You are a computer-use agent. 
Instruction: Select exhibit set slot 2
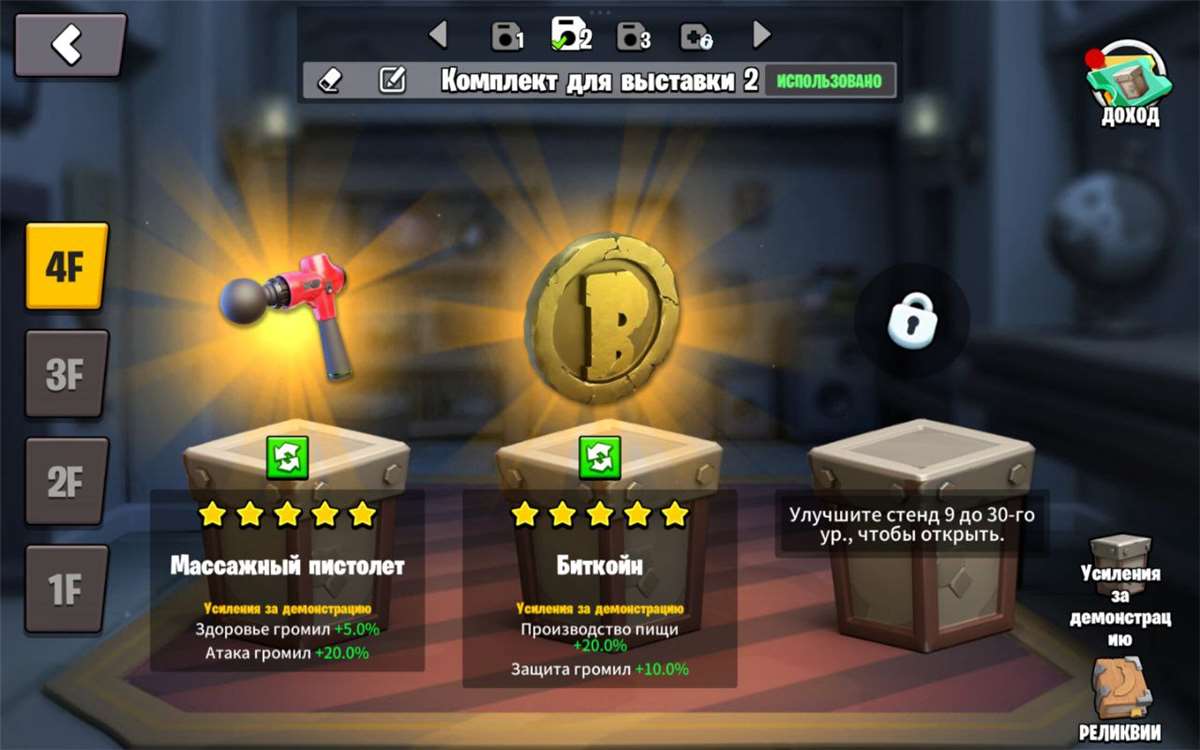click(x=571, y=35)
